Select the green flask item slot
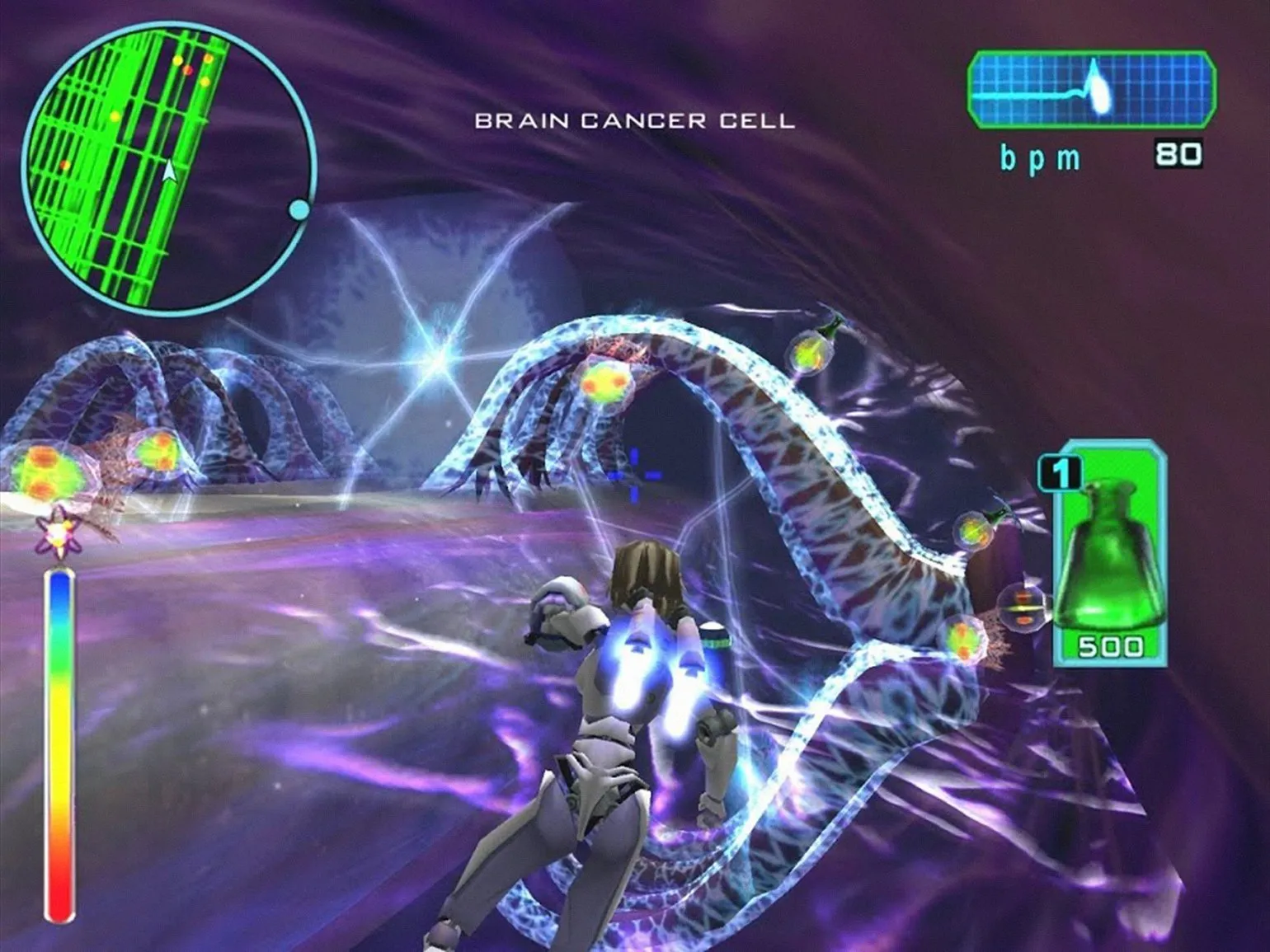This screenshot has height=952, width=1270. (x=1109, y=554)
